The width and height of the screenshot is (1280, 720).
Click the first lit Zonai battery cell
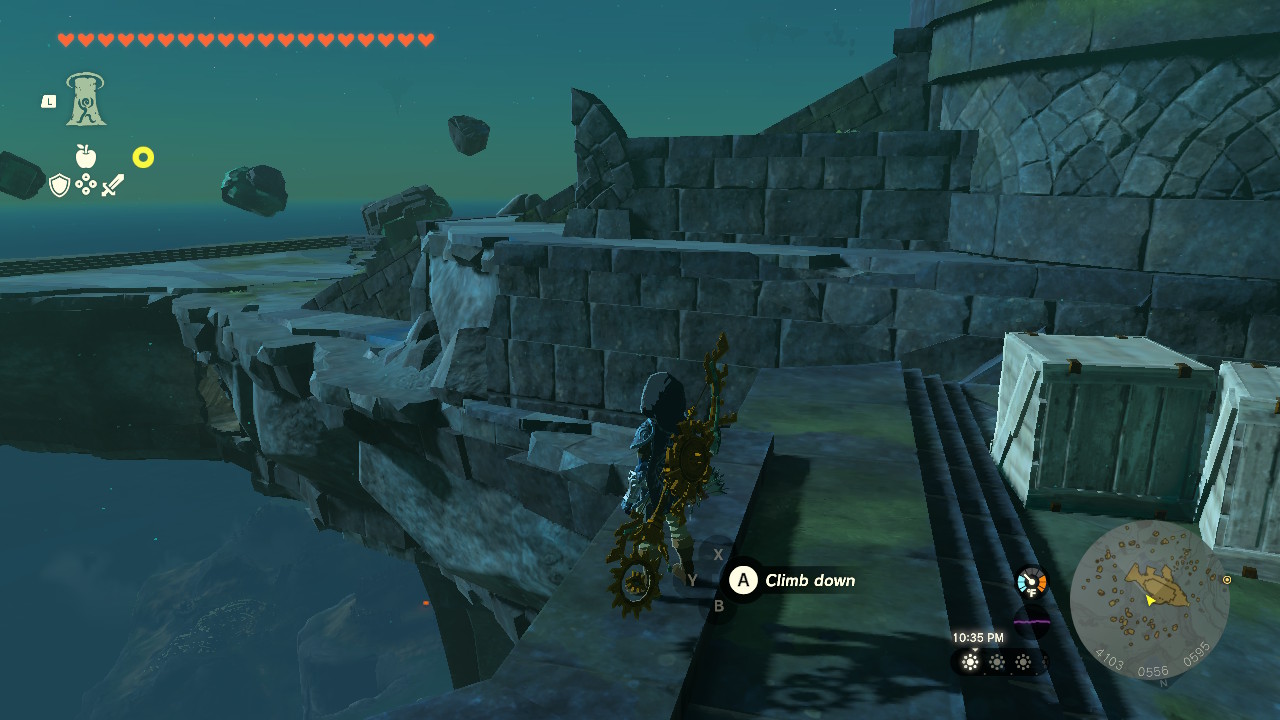[x=969, y=662]
